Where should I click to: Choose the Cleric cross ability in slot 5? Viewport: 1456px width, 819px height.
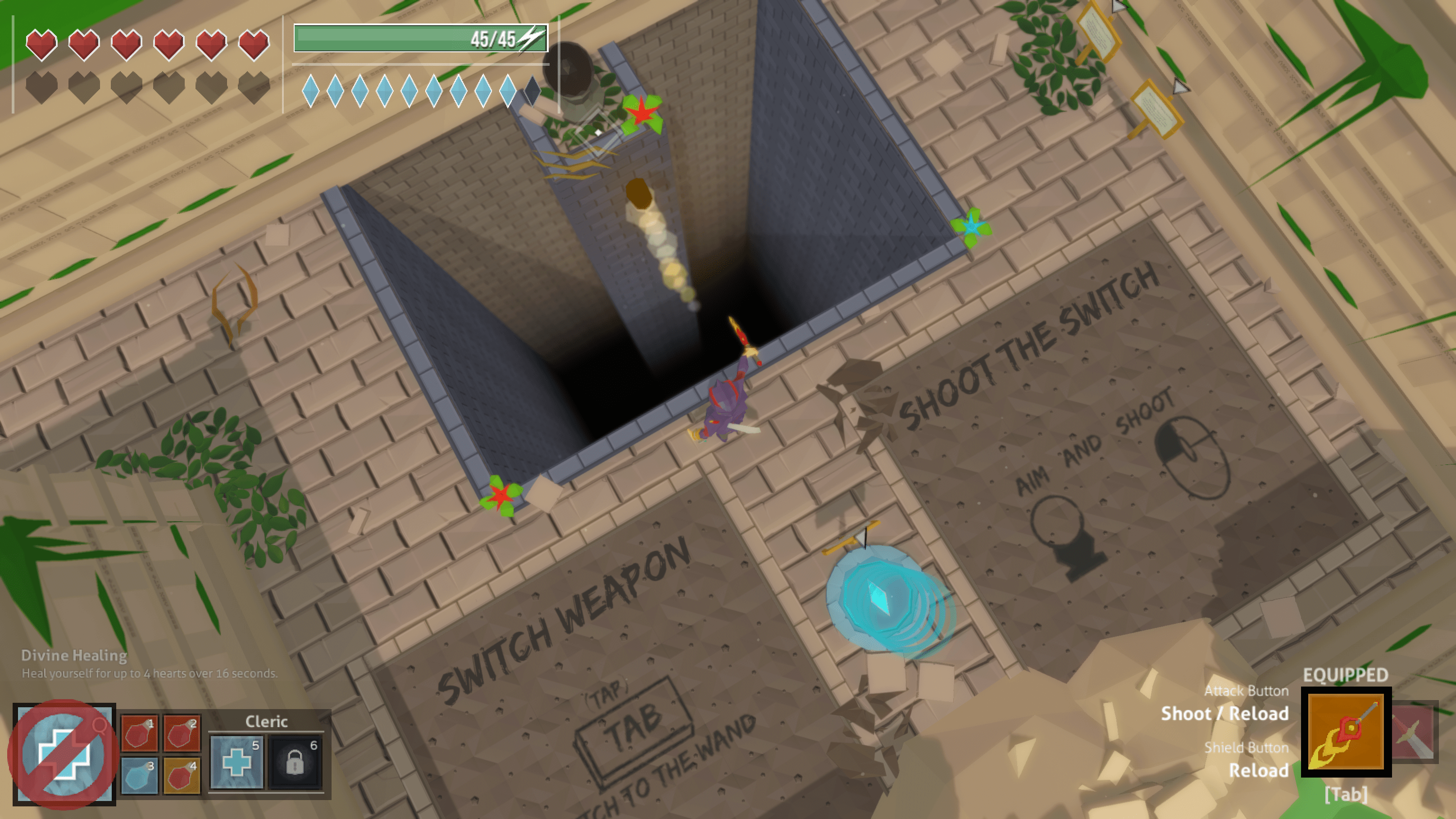coord(236,762)
